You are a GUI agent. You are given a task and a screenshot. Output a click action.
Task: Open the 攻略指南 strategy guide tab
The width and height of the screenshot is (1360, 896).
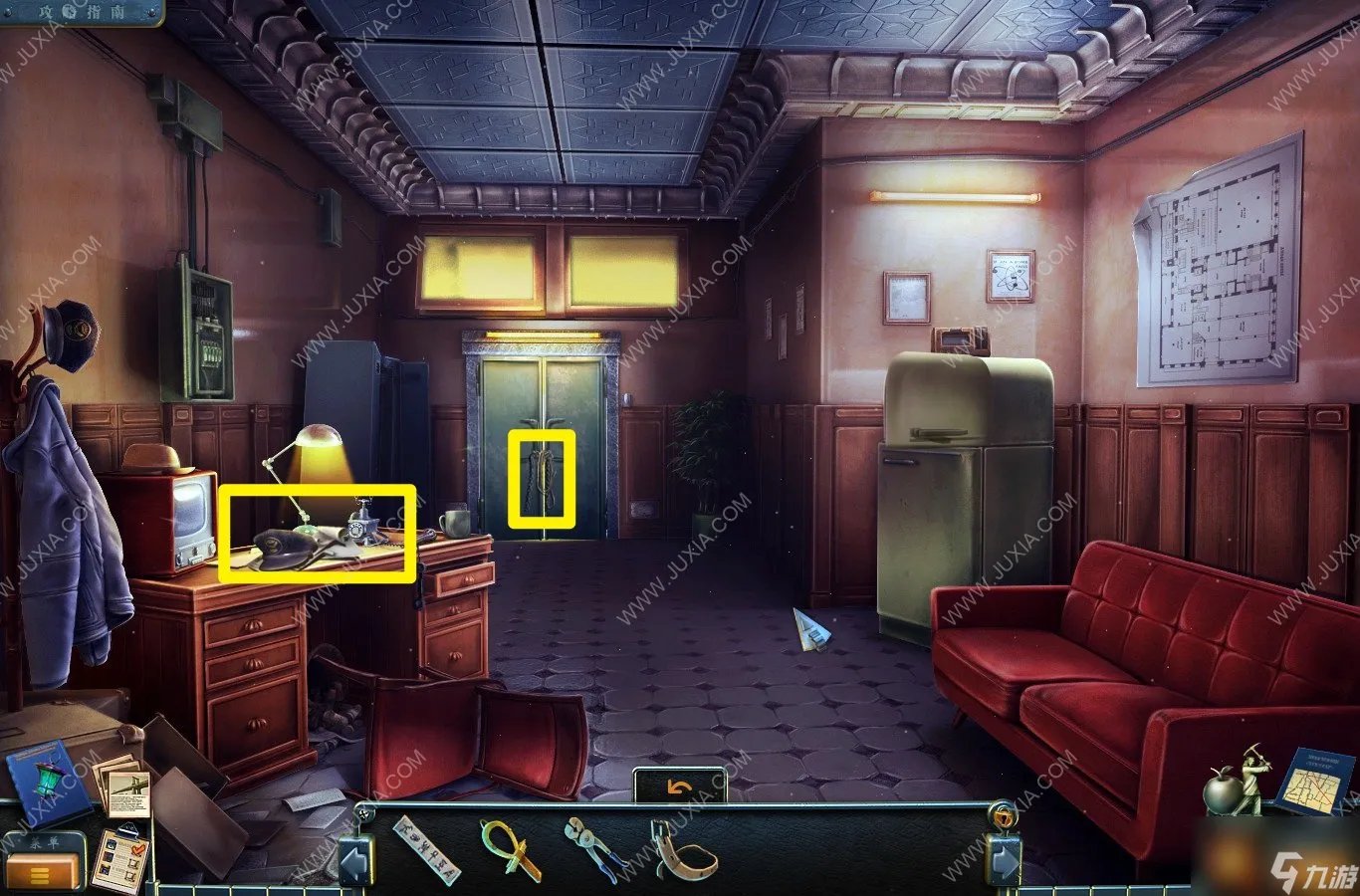click(80, 11)
